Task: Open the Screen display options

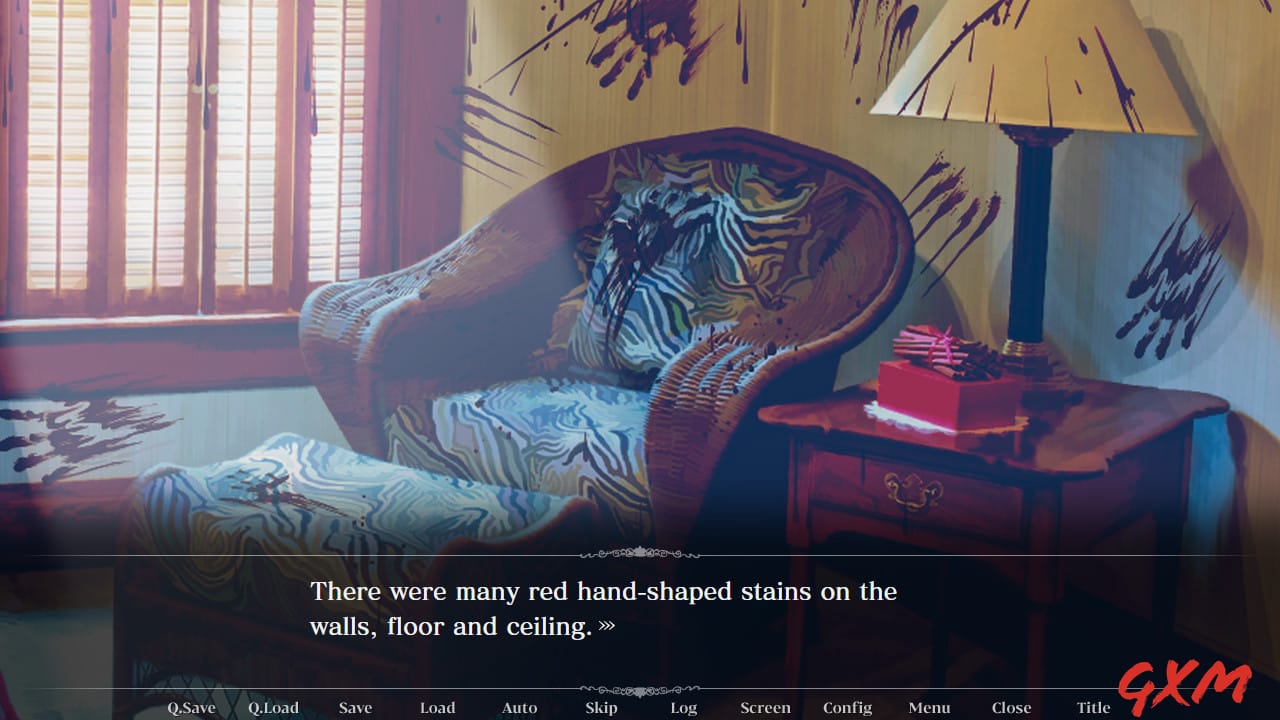Action: (x=766, y=707)
